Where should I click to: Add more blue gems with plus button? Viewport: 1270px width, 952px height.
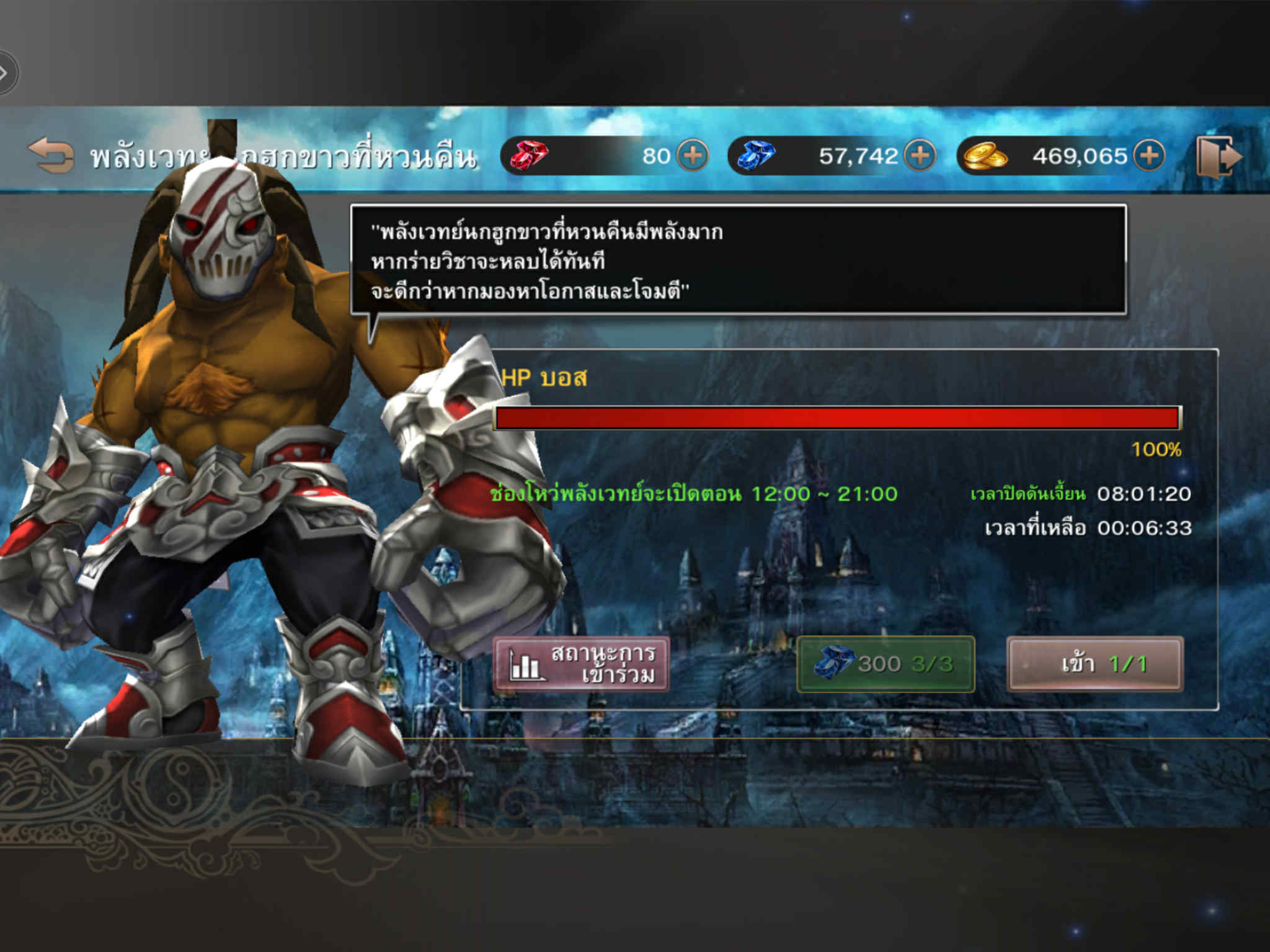coord(920,155)
